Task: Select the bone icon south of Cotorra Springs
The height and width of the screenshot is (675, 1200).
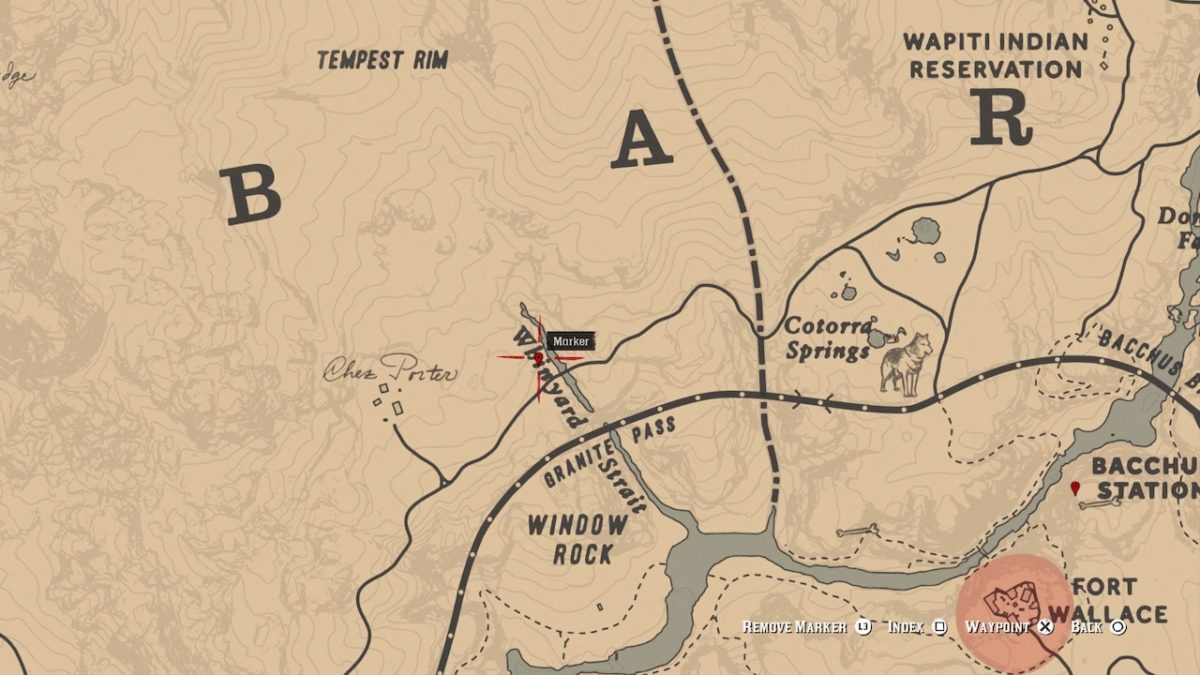Action: [x=858, y=530]
